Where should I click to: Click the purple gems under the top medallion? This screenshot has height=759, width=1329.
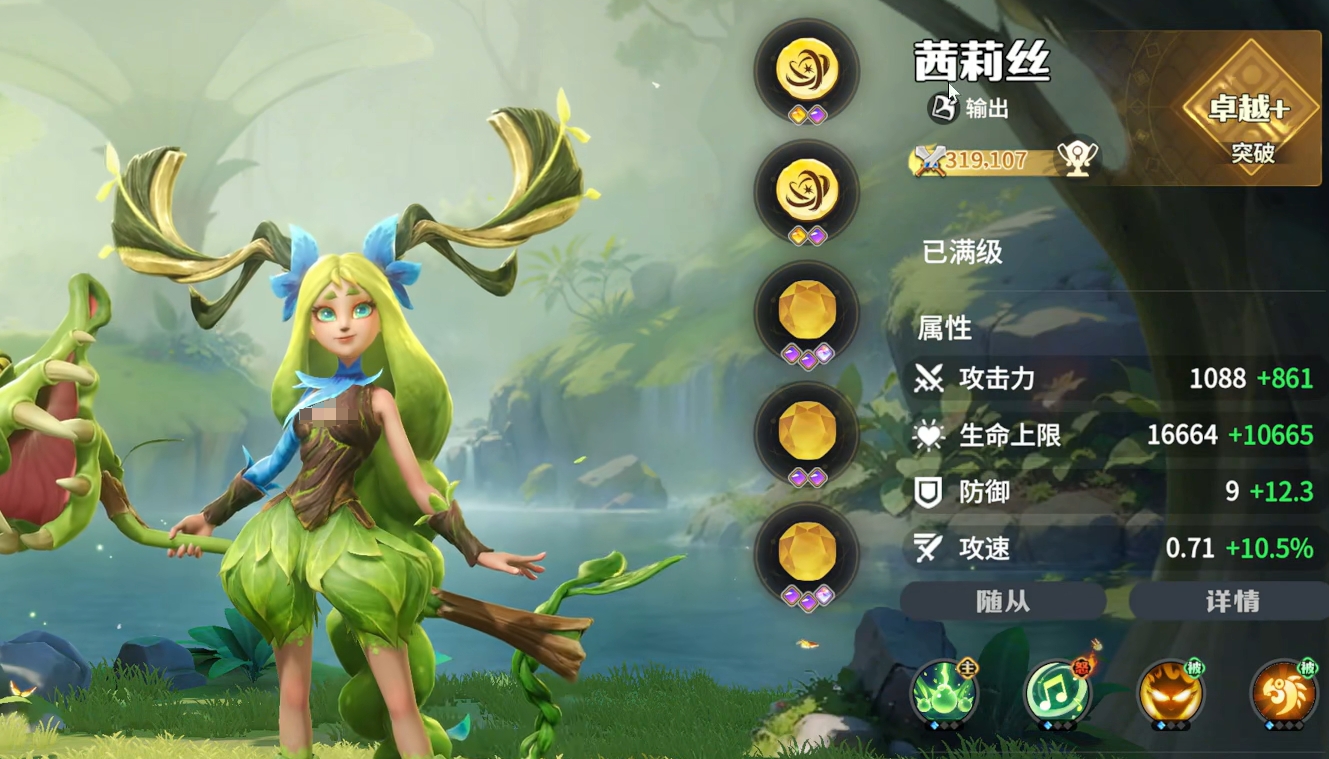tap(807, 115)
